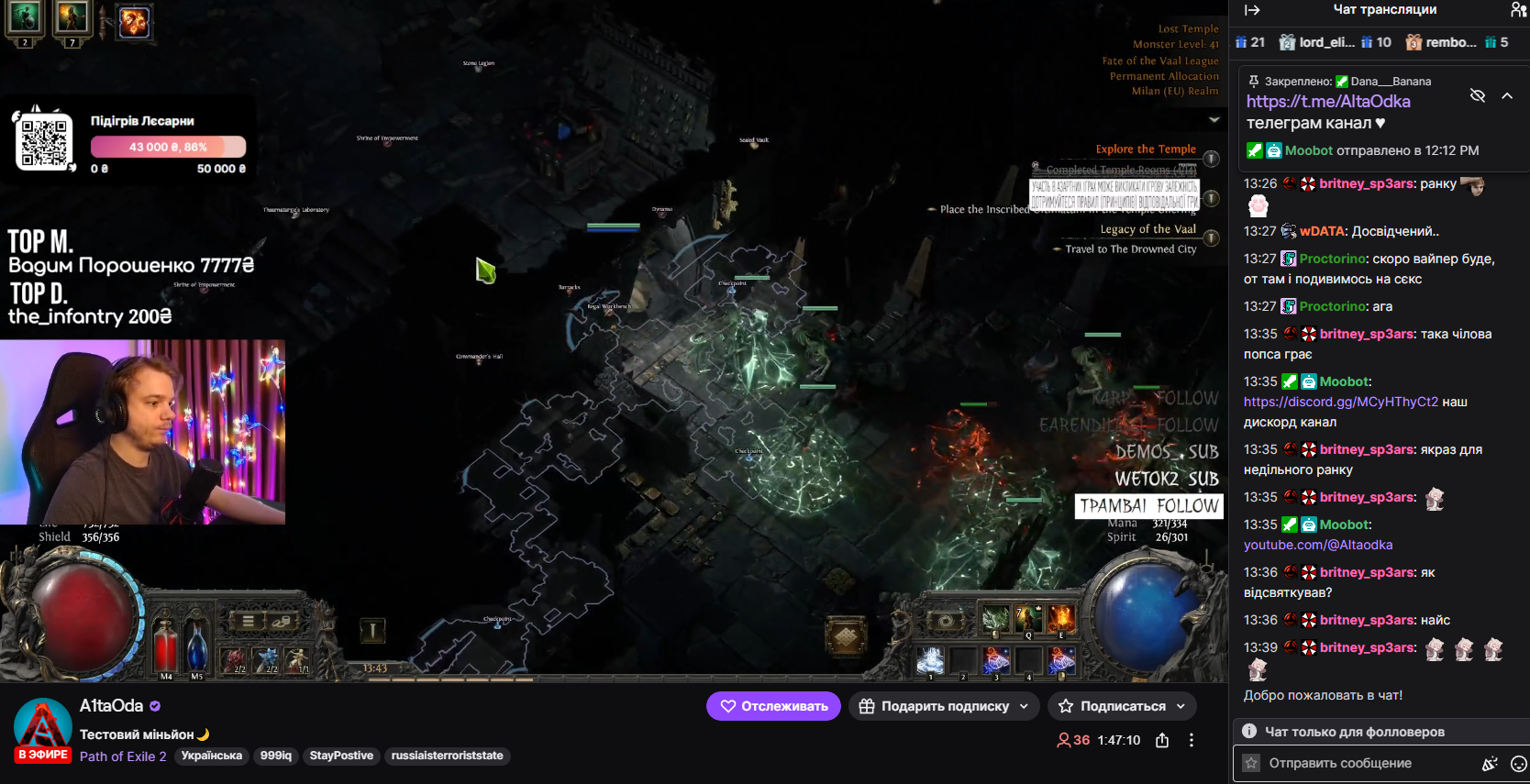
Task: Follow the AltaOda channel
Action: [773, 706]
